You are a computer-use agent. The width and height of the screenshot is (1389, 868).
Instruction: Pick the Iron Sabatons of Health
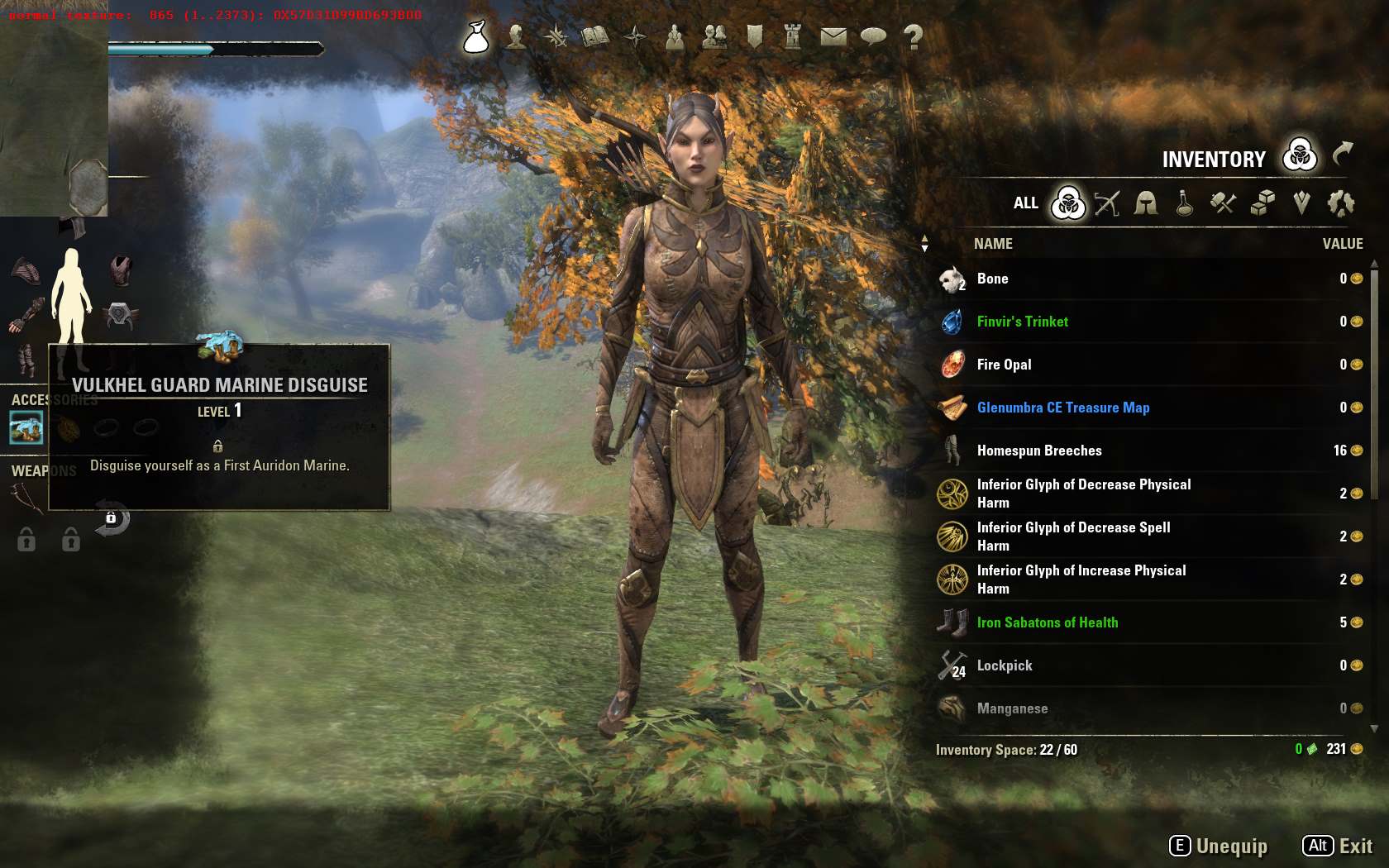(x=1047, y=622)
